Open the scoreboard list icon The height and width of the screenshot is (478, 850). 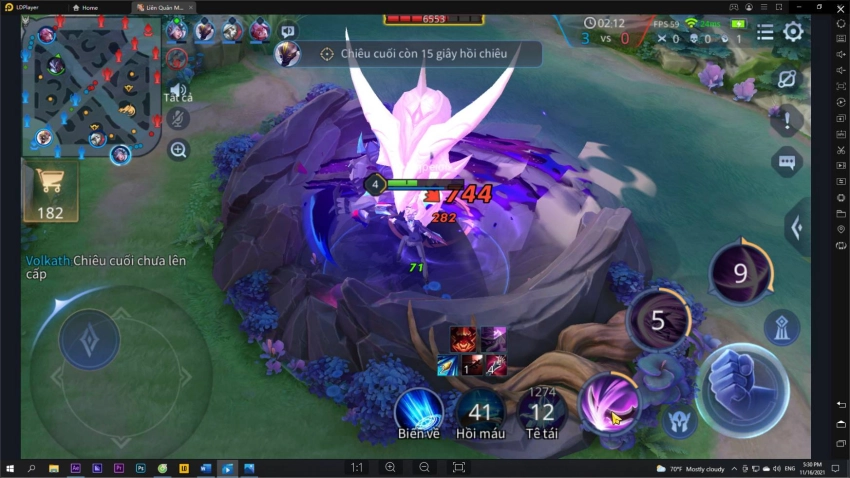[765, 31]
